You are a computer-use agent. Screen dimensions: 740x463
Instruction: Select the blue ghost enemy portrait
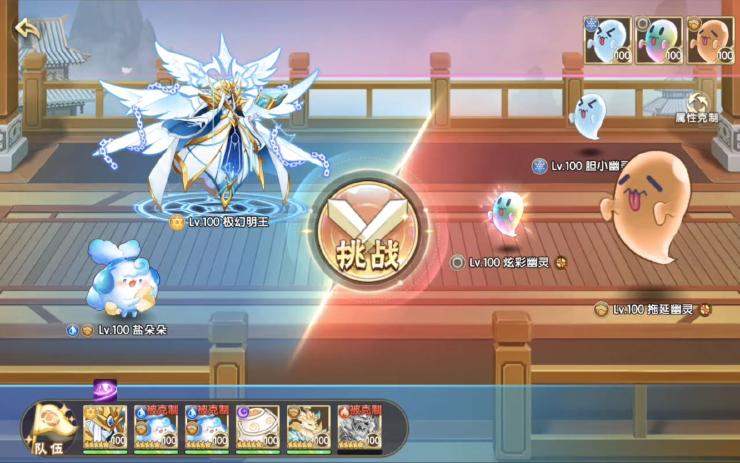608,40
